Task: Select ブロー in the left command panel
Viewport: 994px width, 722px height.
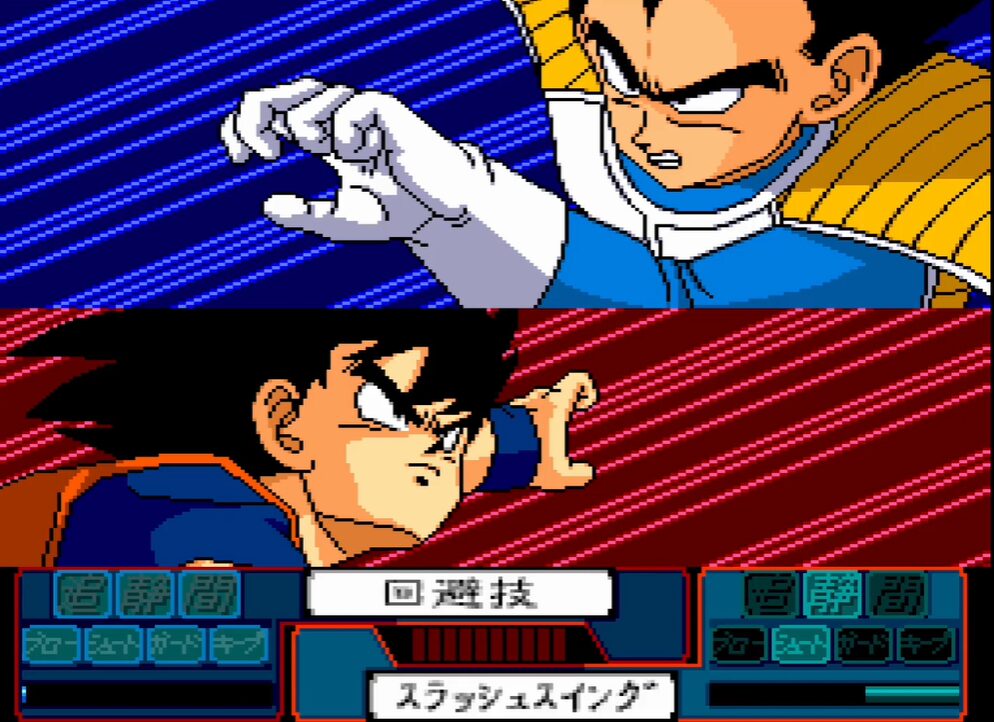Action: tap(51, 644)
